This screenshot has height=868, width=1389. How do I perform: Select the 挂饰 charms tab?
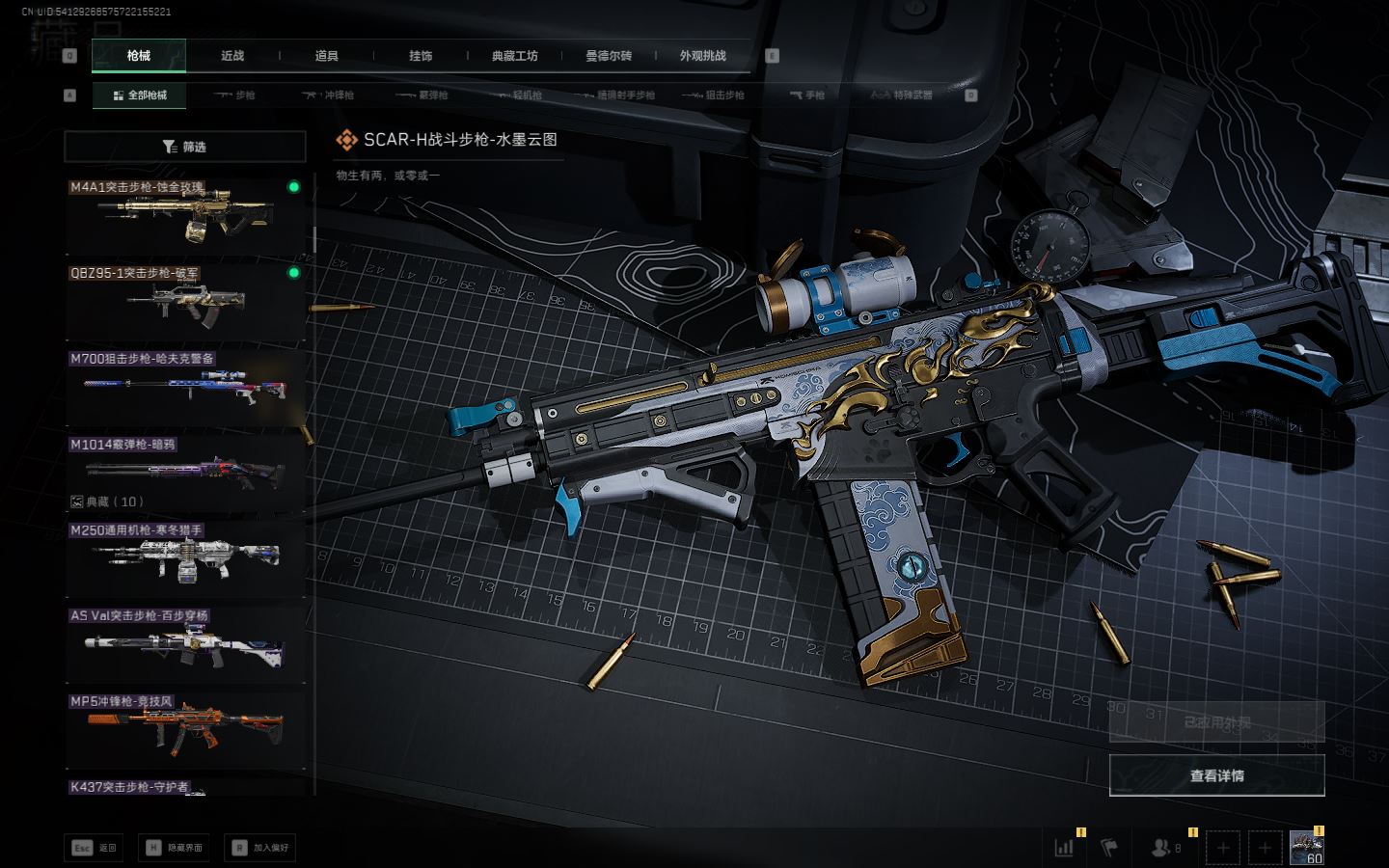421,56
